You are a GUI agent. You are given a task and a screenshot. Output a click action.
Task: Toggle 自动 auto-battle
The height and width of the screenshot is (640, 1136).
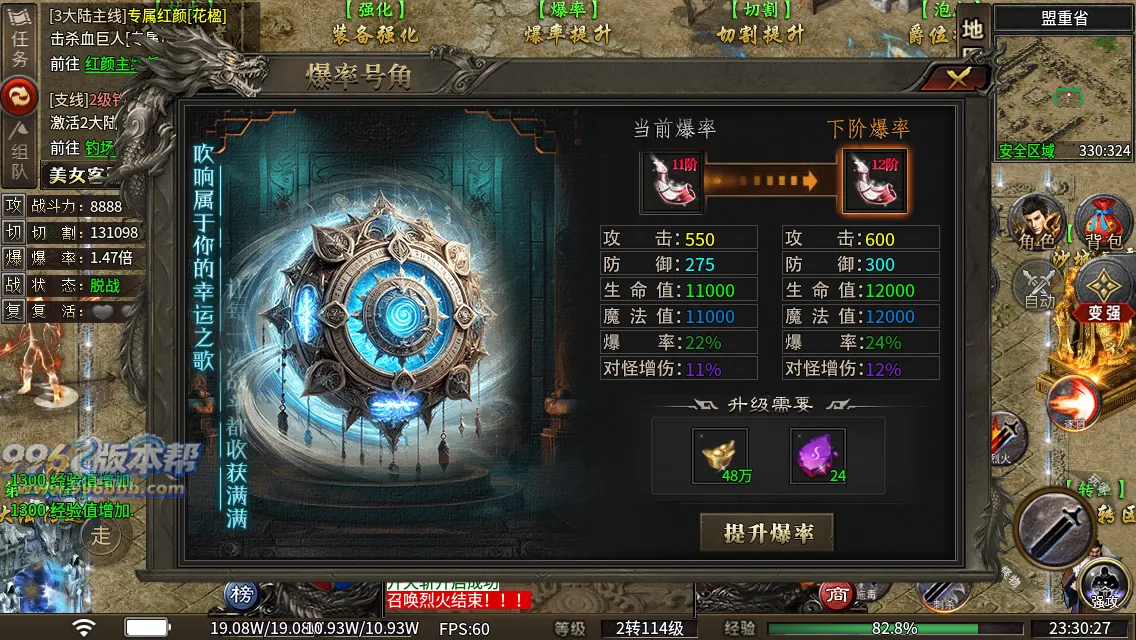pos(1039,284)
